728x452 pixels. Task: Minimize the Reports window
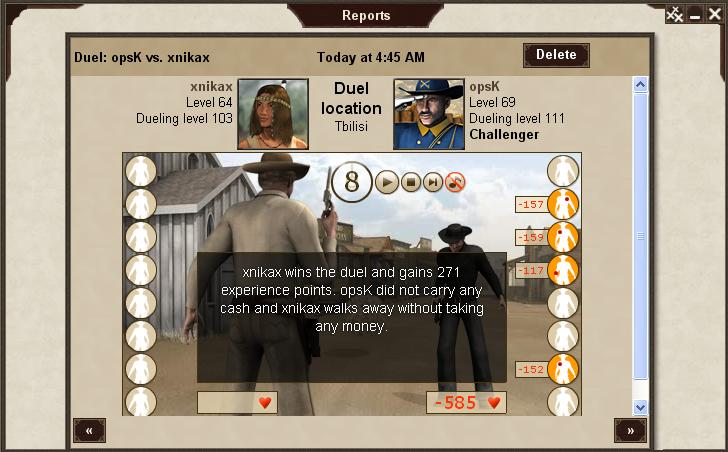pos(695,14)
